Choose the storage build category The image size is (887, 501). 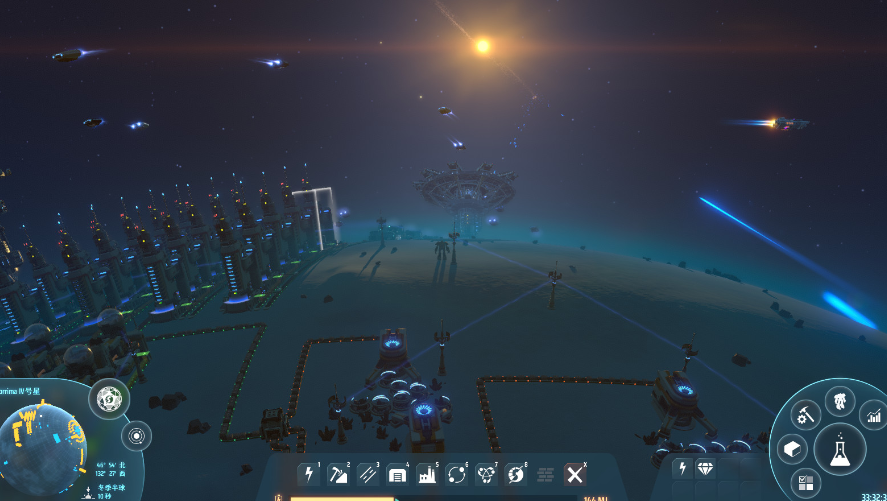point(398,473)
